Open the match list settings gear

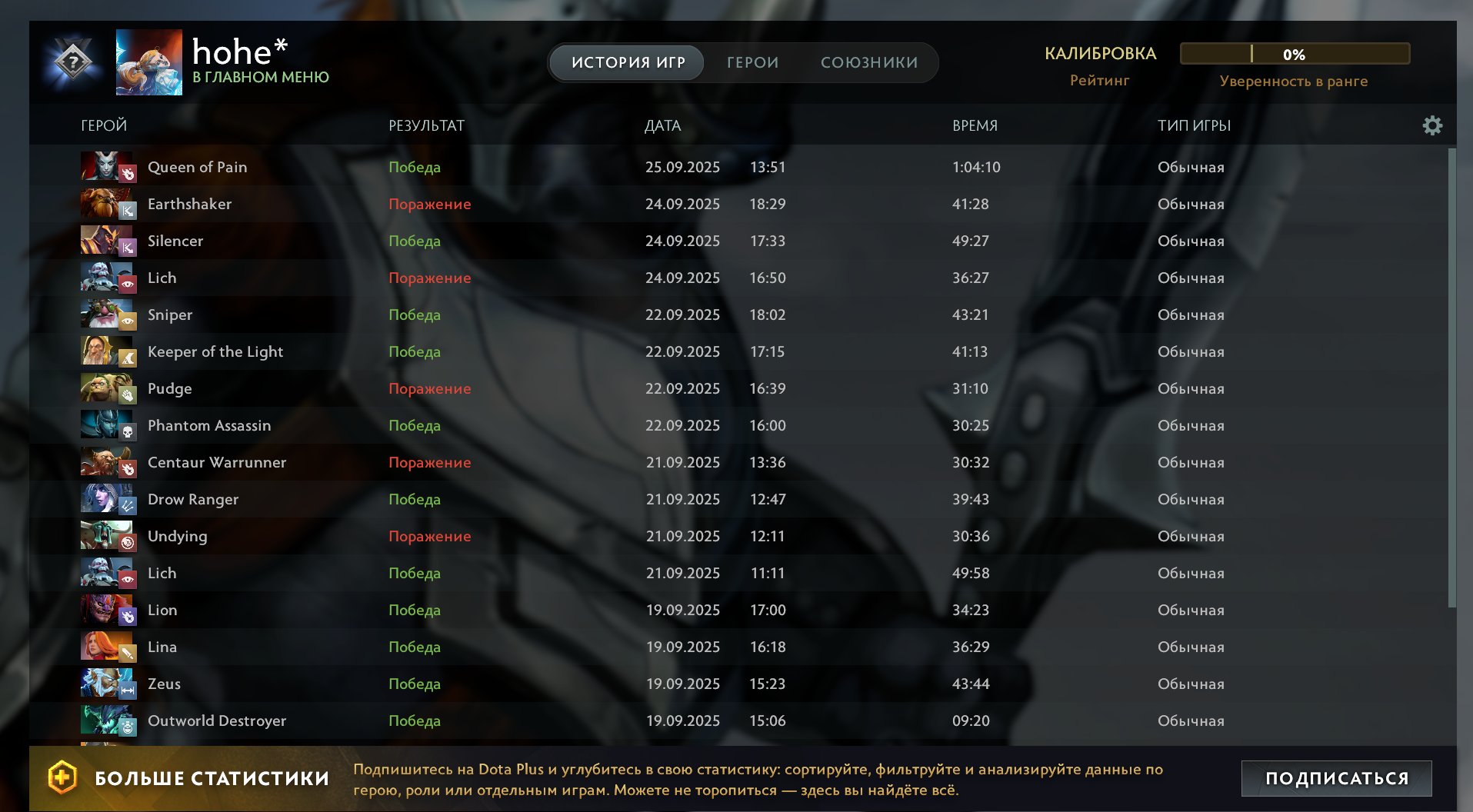tap(1432, 125)
